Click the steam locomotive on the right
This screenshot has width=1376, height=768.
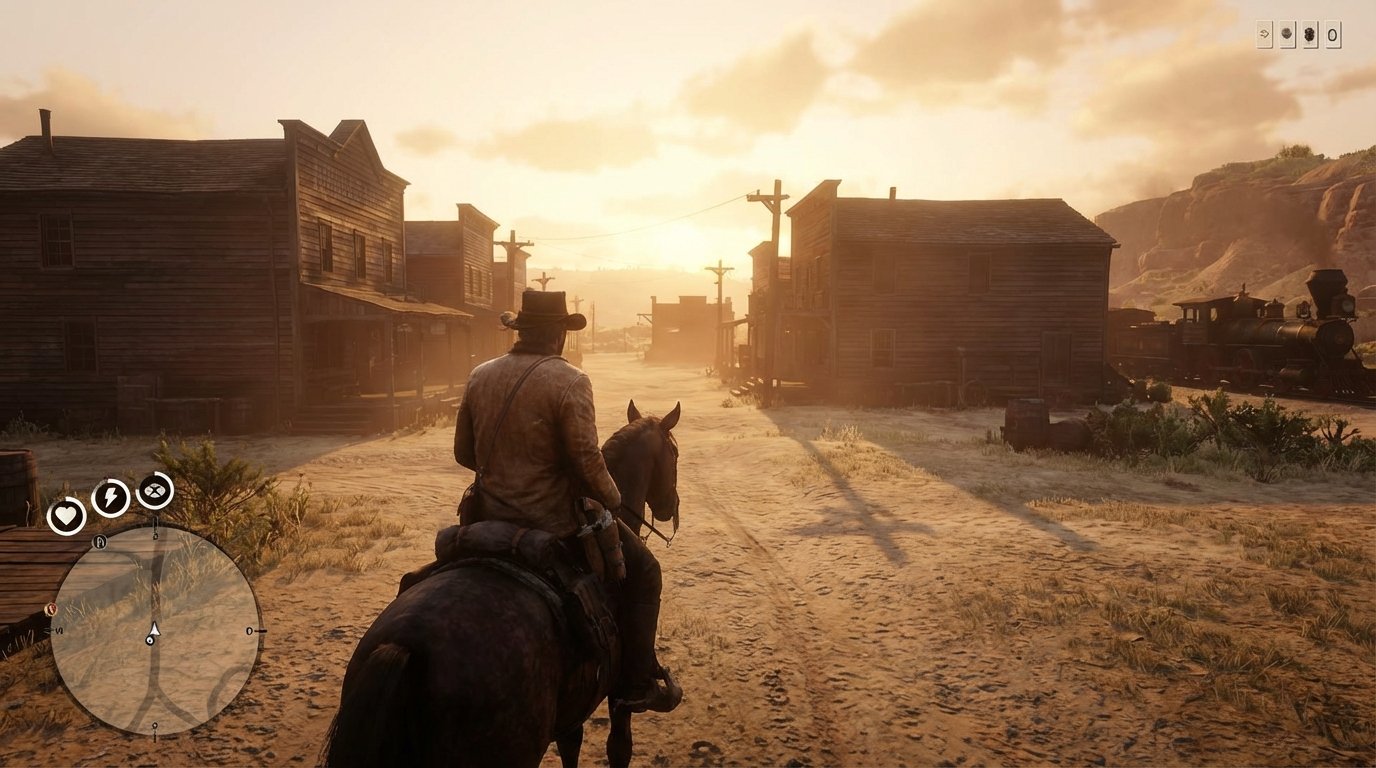pos(1260,325)
